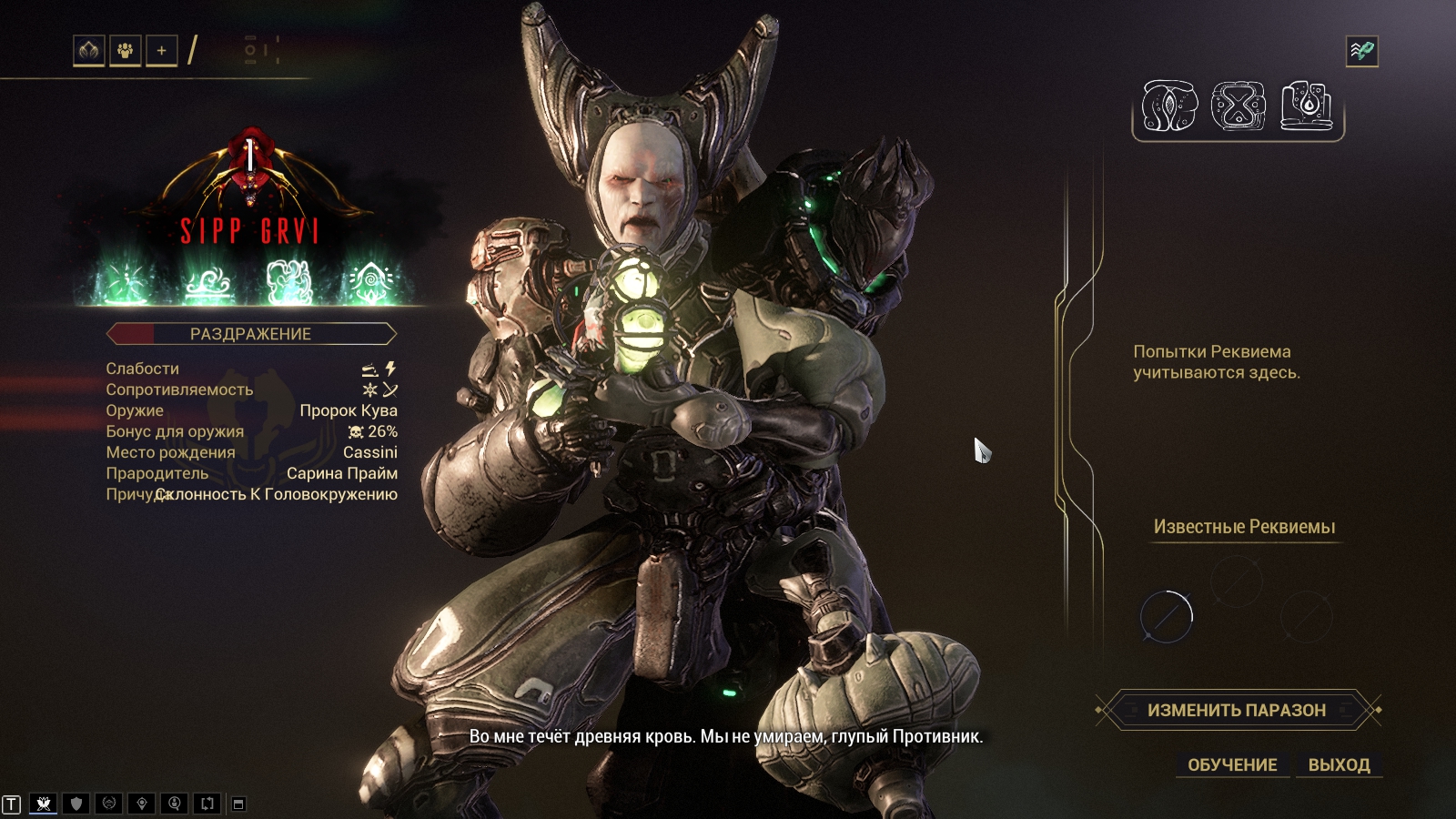Open the player-search chat tab
The width and height of the screenshot is (1456, 819).
click(175, 804)
